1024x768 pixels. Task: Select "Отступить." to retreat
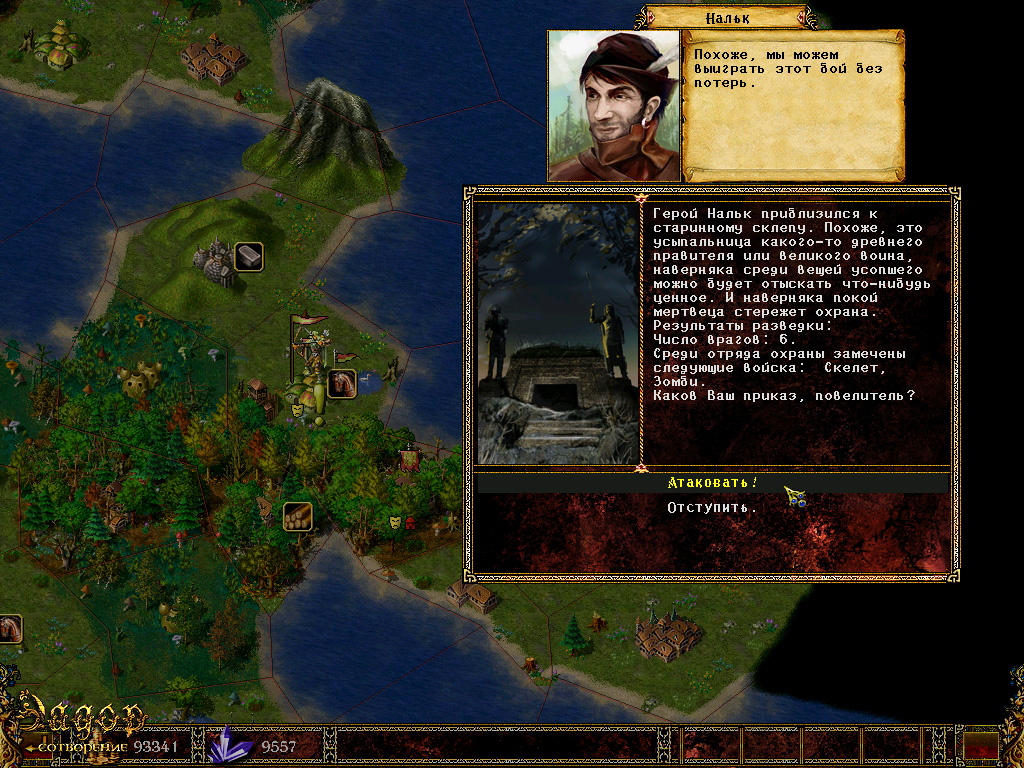pos(712,508)
